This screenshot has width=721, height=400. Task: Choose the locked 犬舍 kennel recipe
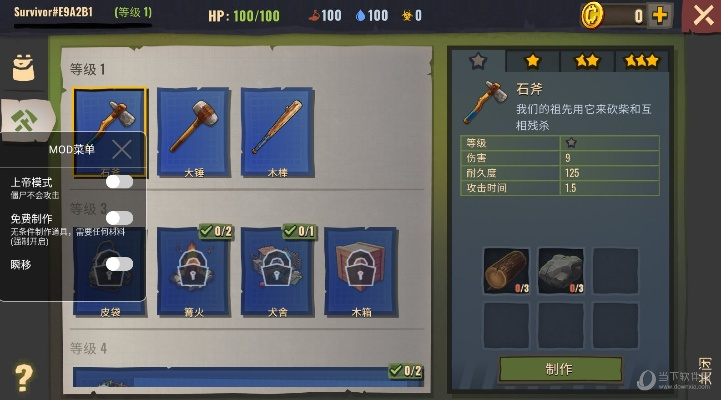point(278,267)
